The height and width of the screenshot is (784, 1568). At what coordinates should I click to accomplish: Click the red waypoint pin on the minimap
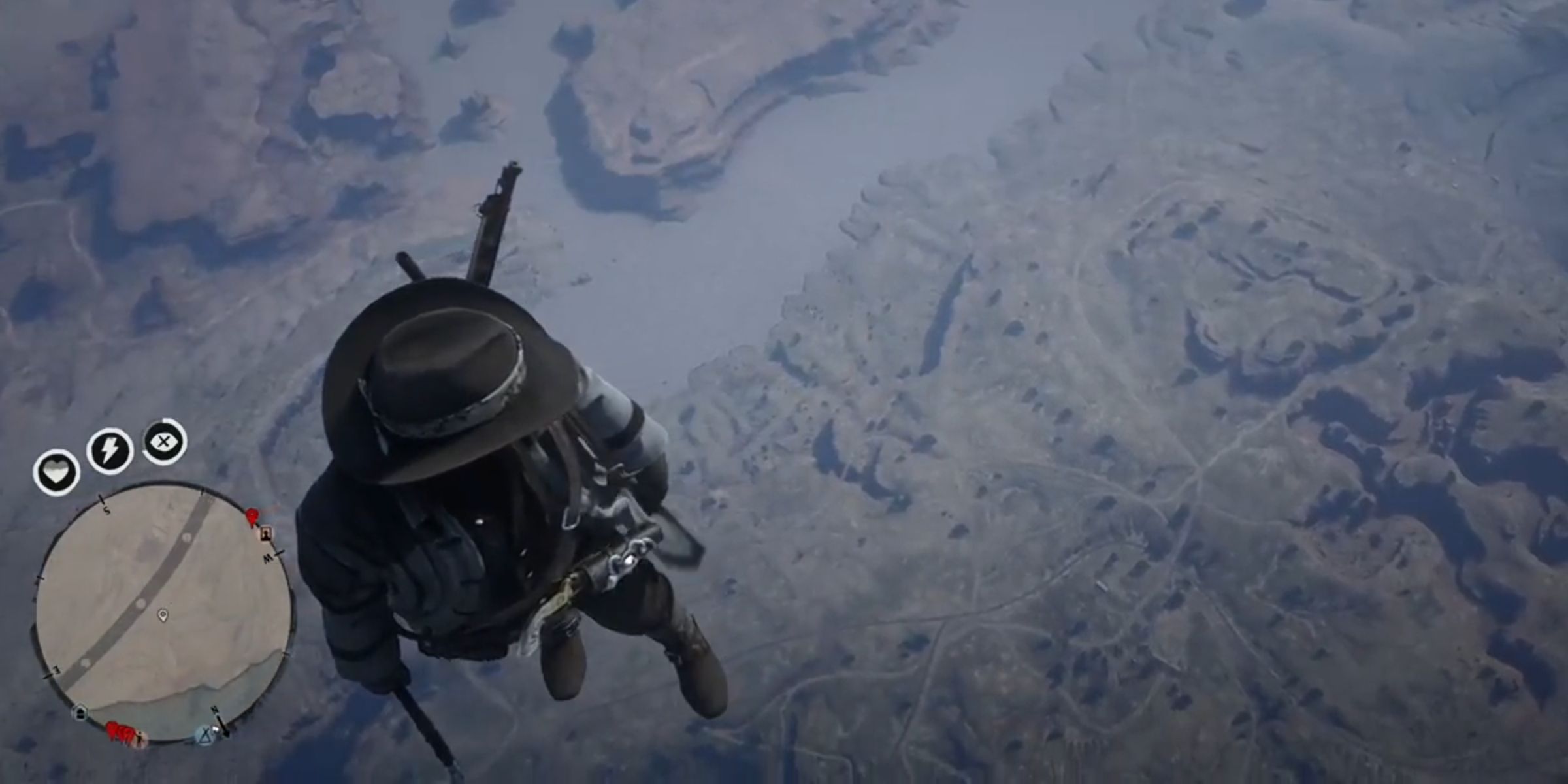click(x=252, y=516)
